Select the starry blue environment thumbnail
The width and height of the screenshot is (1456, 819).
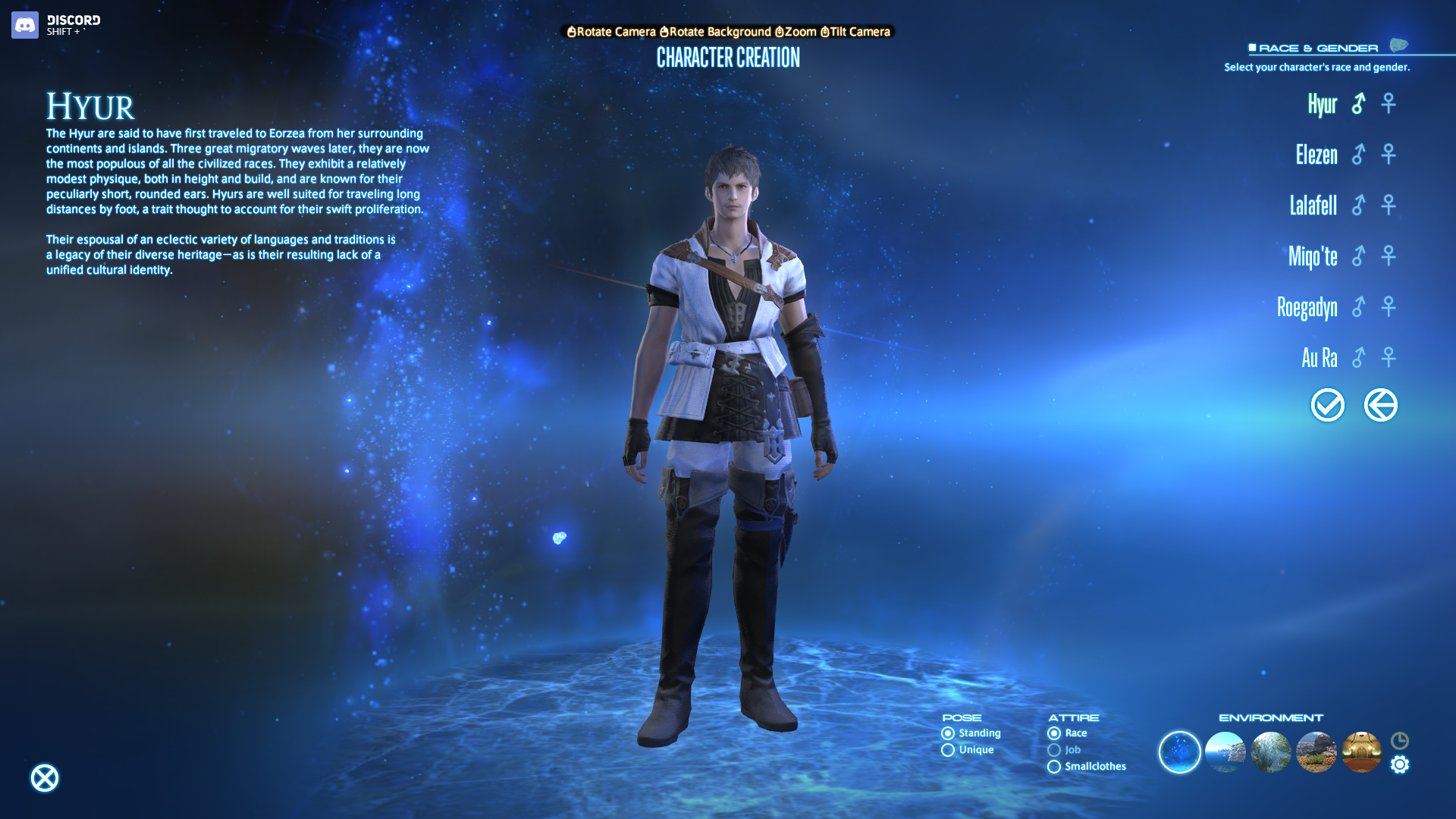(1180, 752)
